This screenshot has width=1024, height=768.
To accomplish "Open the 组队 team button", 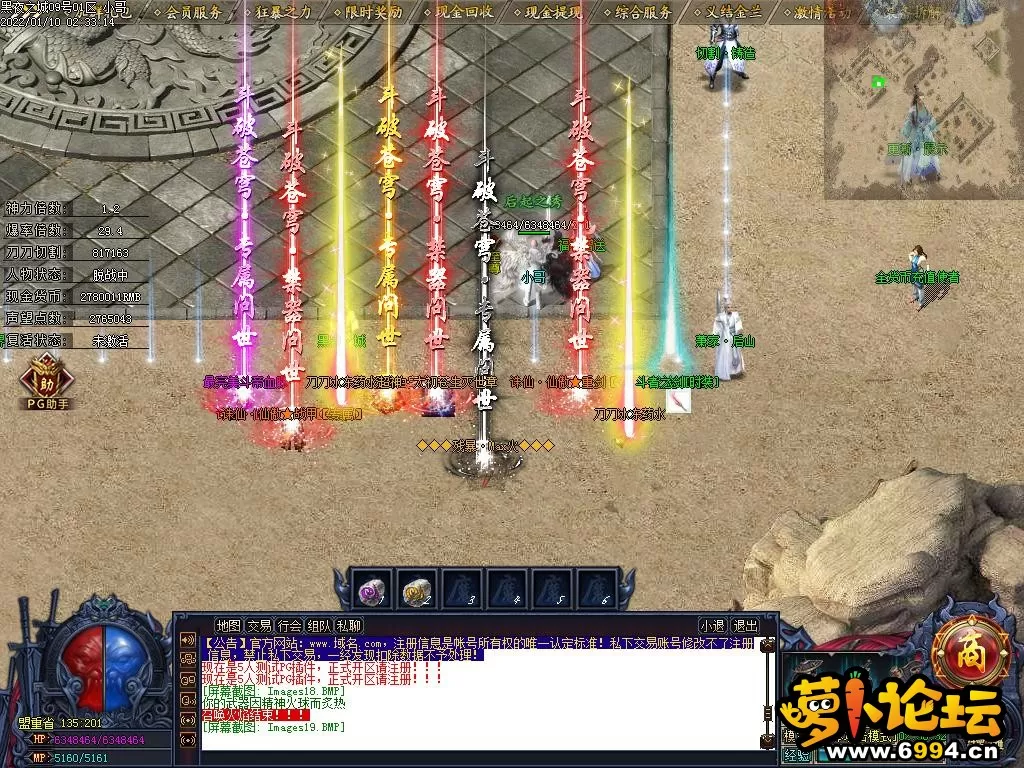I will point(319,626).
